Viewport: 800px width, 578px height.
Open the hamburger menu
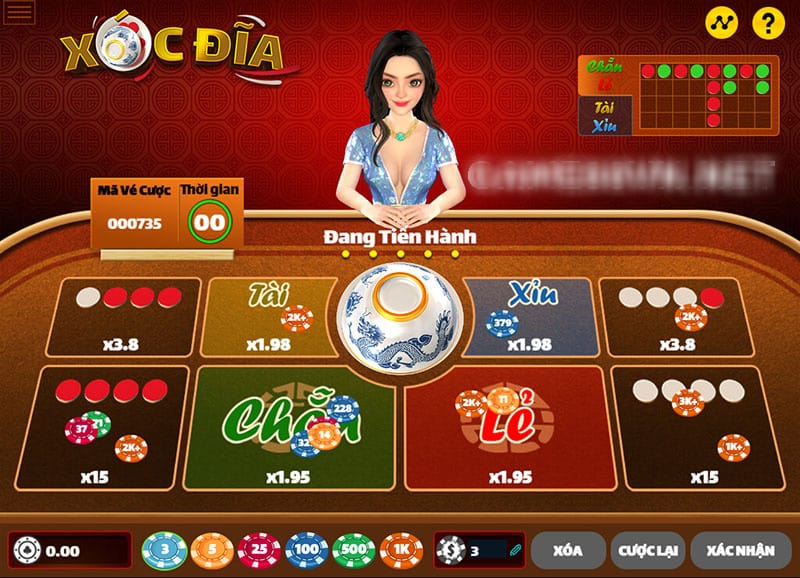[18, 13]
